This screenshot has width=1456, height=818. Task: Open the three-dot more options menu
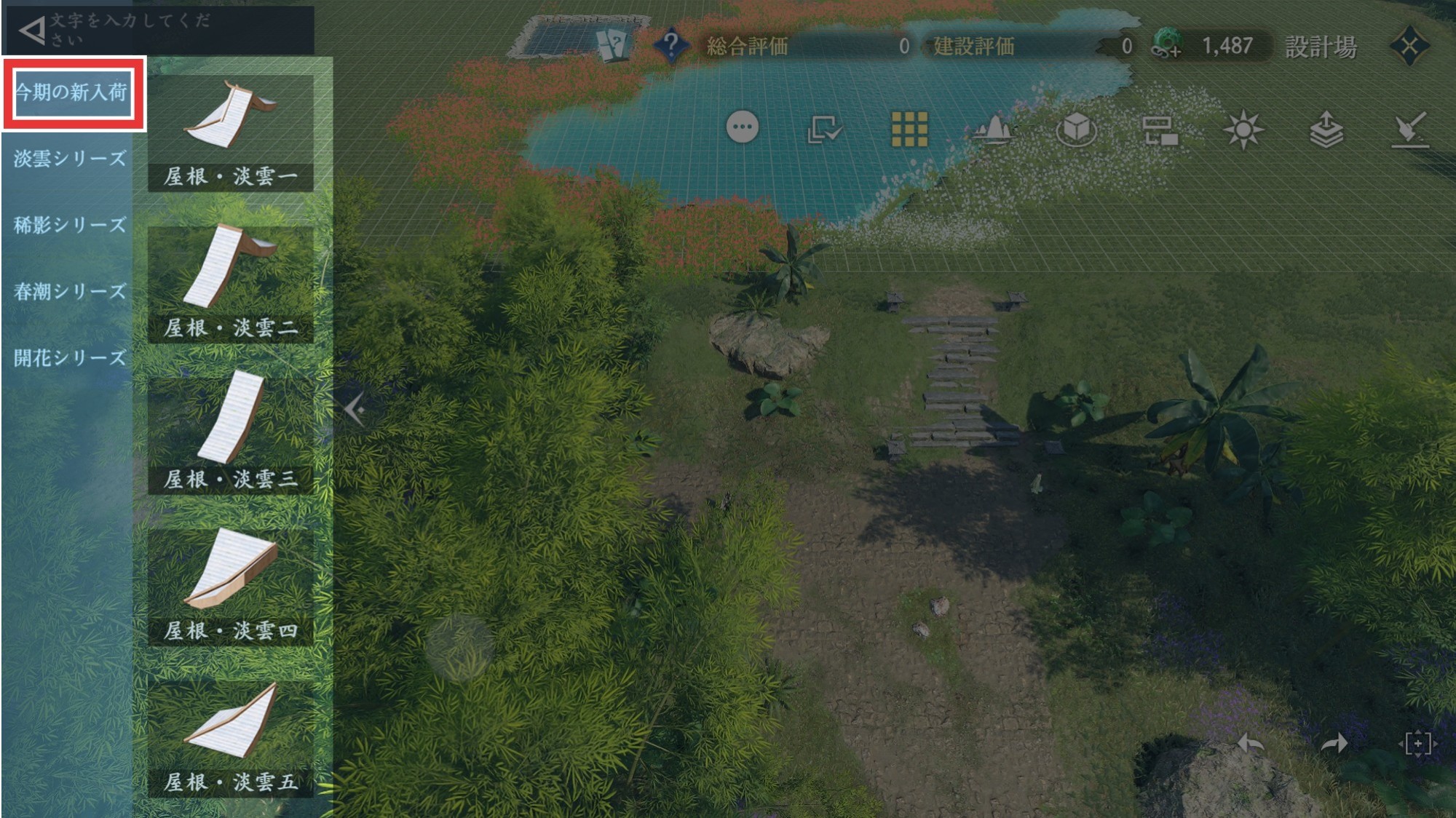(743, 128)
